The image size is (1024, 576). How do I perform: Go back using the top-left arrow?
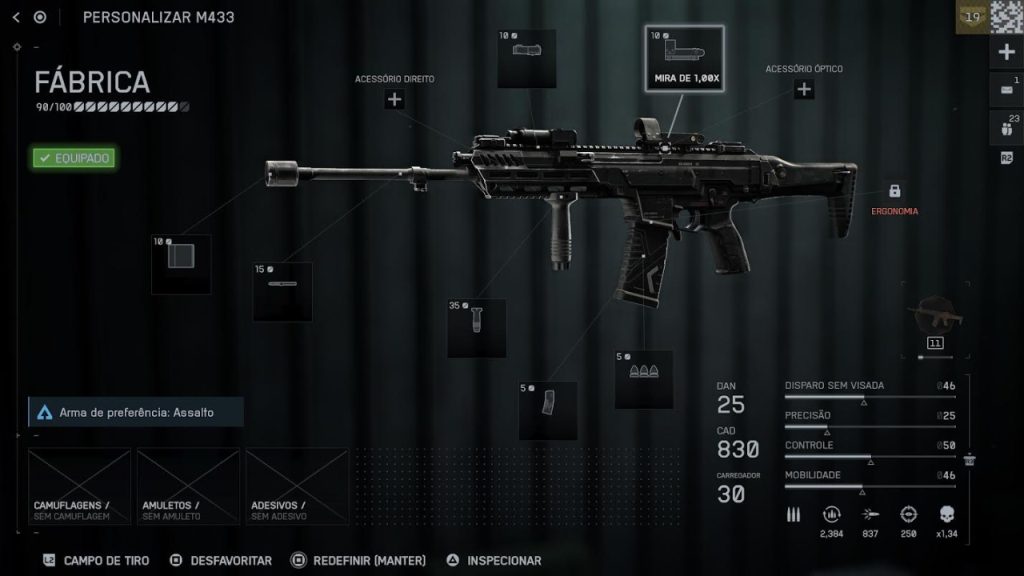point(16,17)
